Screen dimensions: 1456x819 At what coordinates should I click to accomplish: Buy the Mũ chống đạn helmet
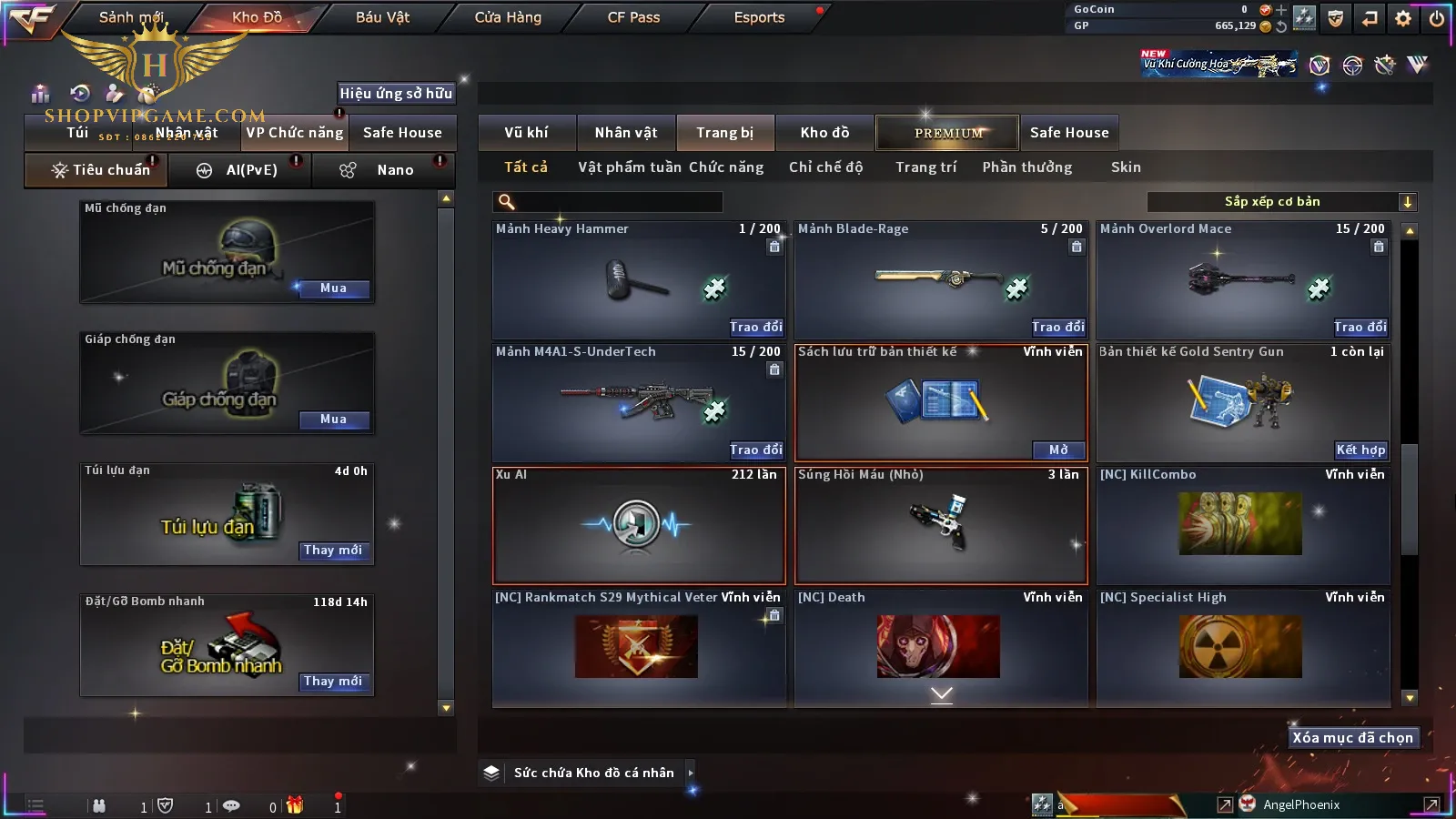point(333,288)
